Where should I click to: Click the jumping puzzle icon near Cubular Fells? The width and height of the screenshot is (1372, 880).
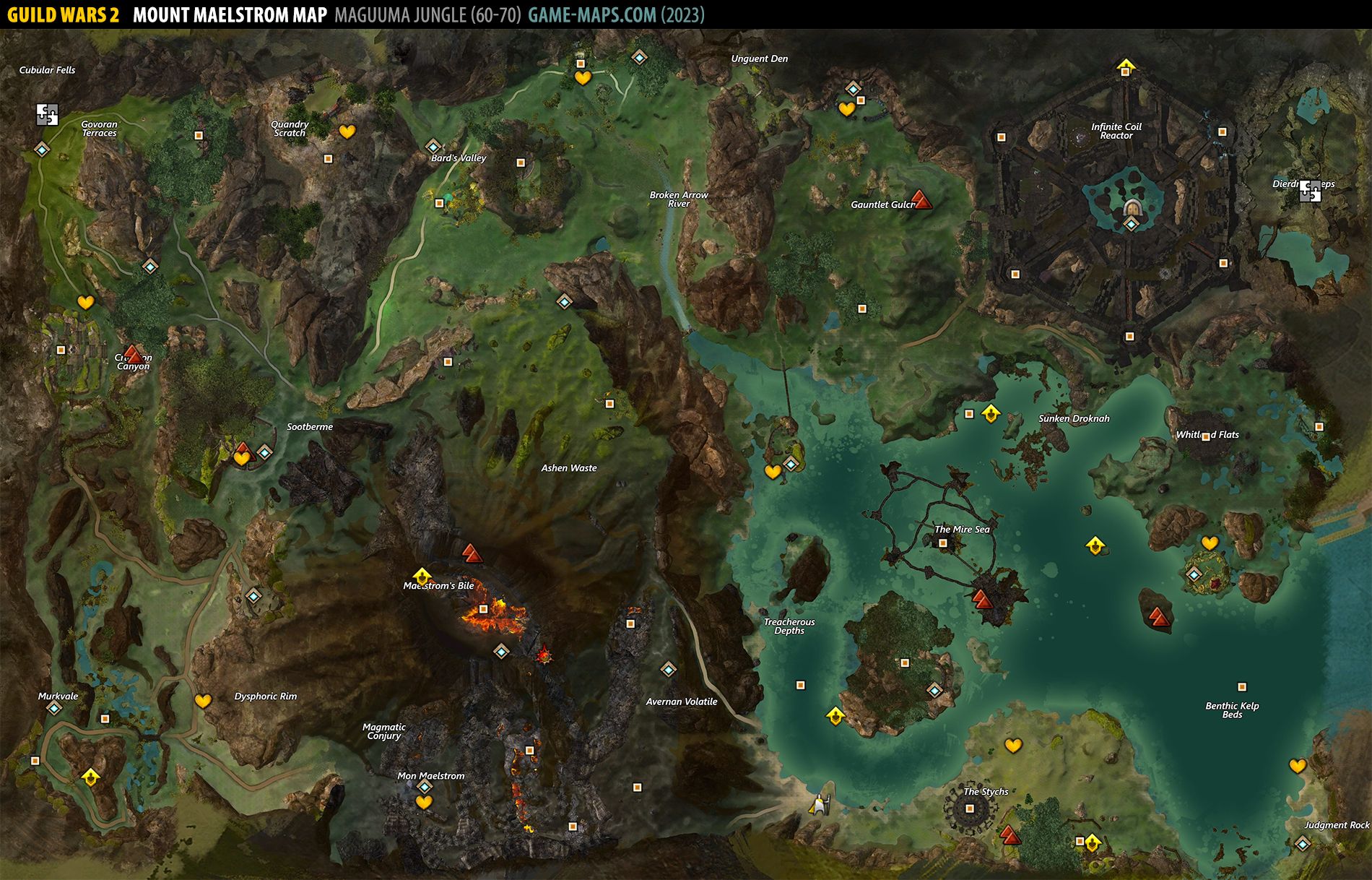[47, 115]
